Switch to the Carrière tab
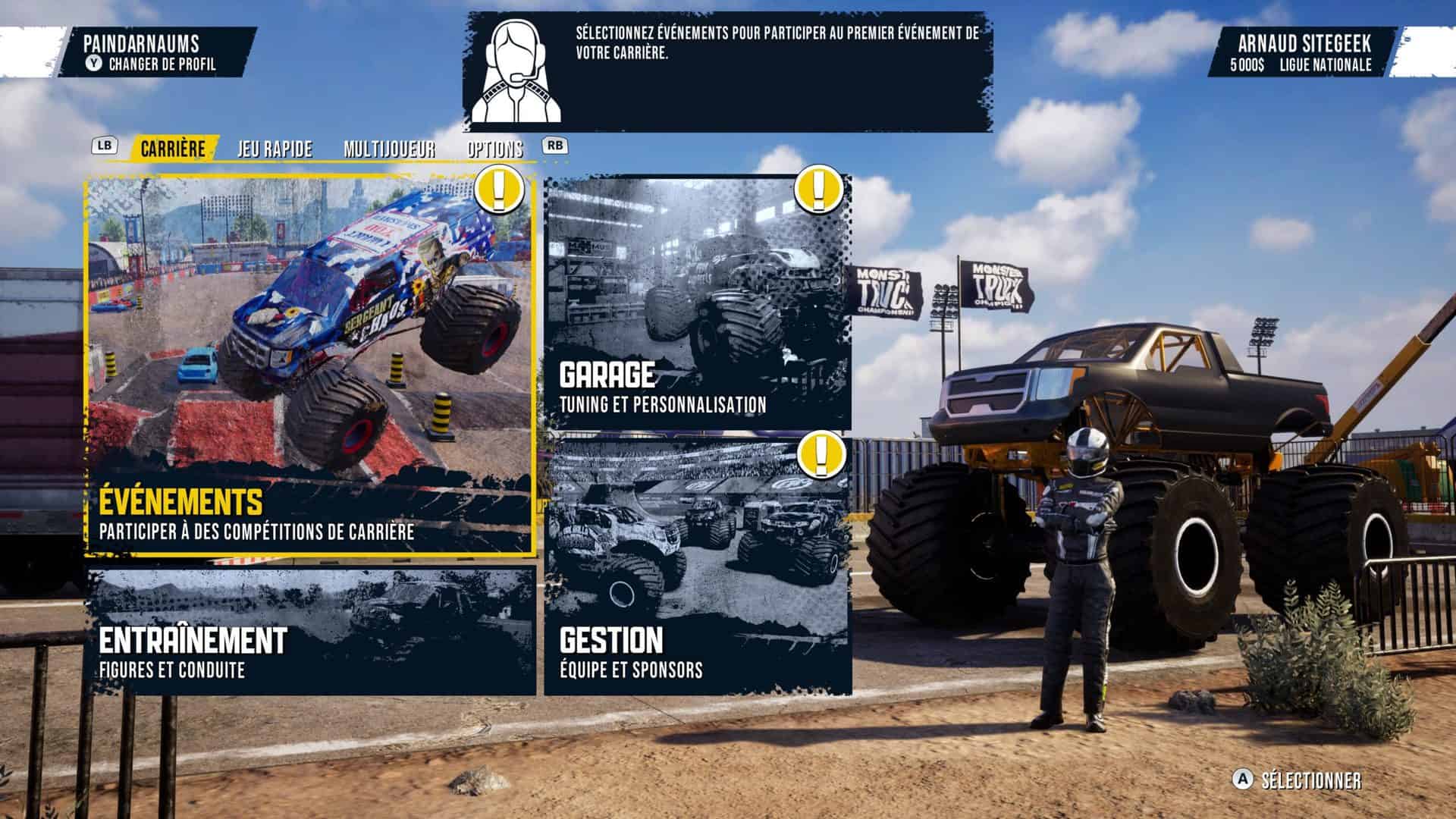 pos(173,149)
